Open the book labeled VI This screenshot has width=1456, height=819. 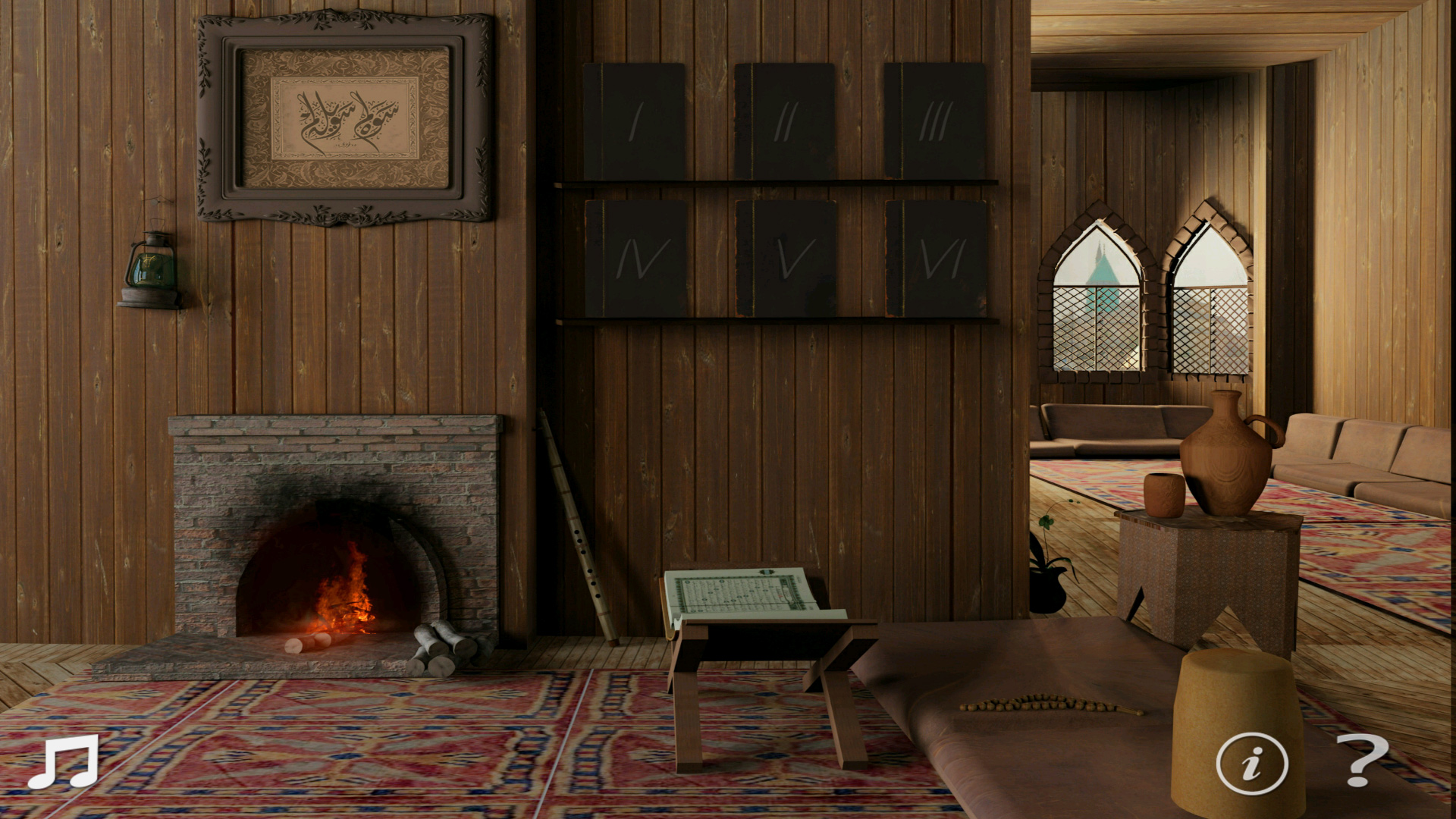pos(937,259)
